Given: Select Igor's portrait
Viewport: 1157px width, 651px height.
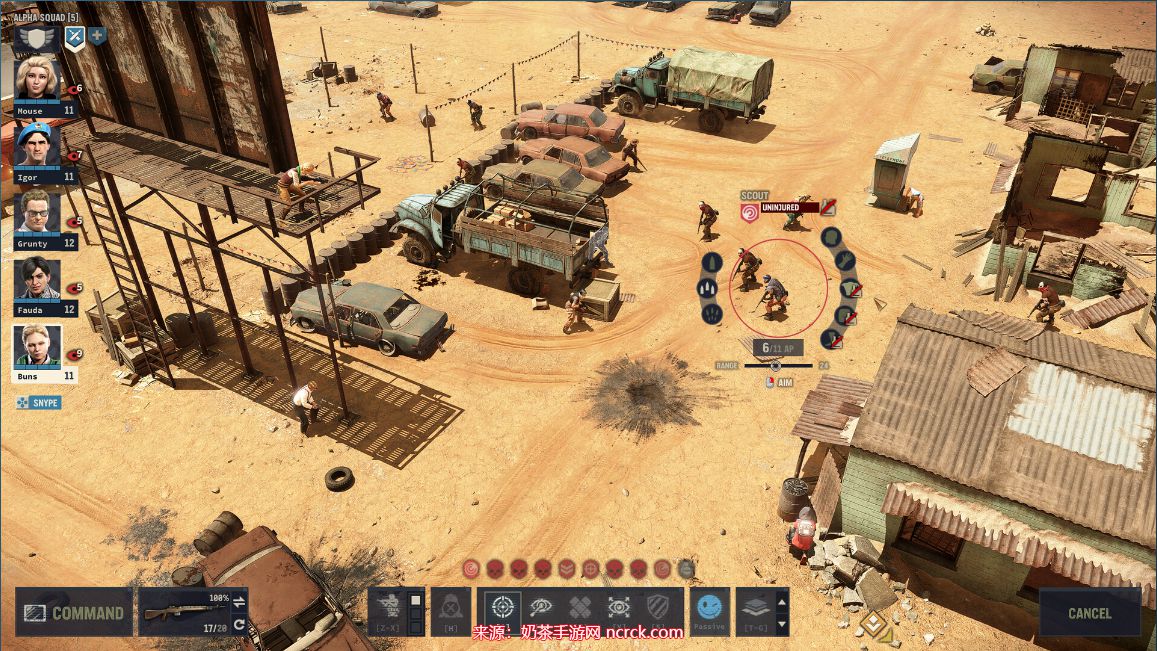Looking at the screenshot, I should [38, 146].
